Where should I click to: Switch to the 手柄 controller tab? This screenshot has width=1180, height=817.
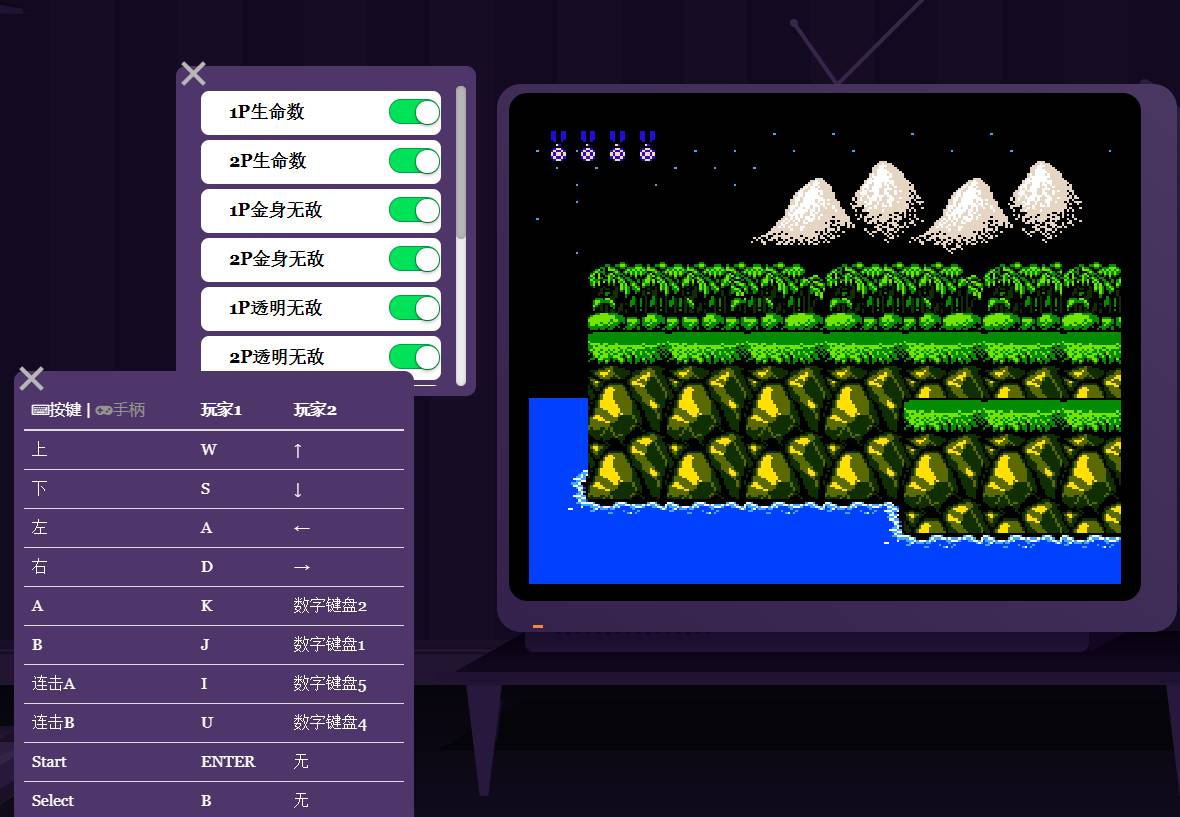121,410
